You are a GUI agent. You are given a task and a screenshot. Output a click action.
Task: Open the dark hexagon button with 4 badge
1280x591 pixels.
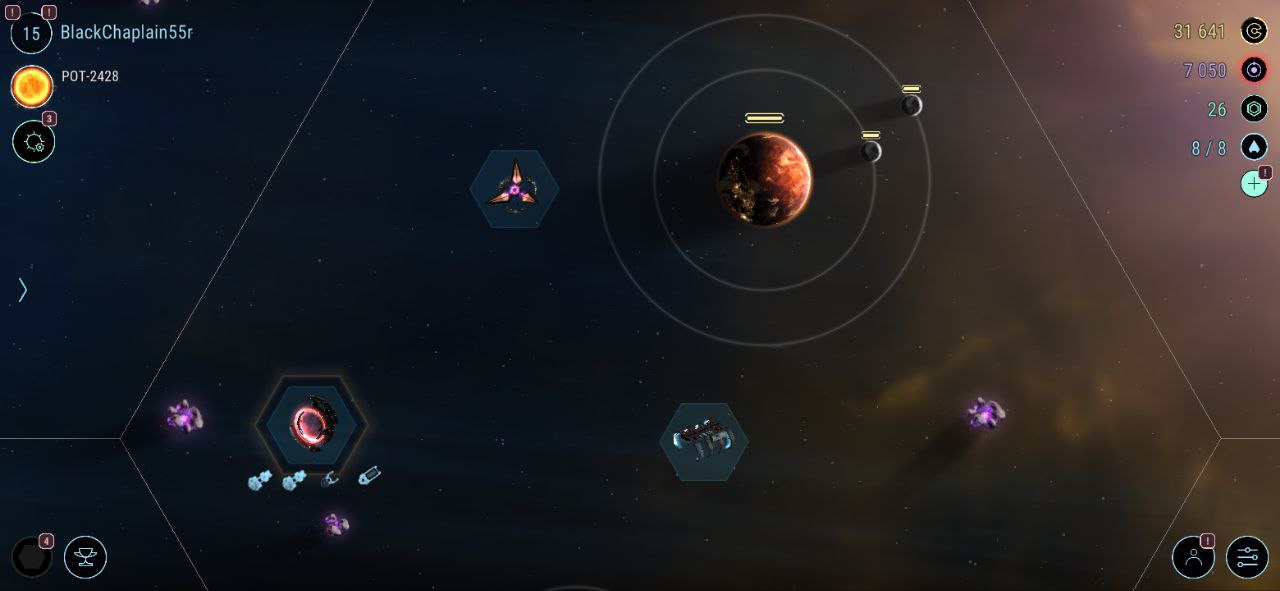click(31, 557)
